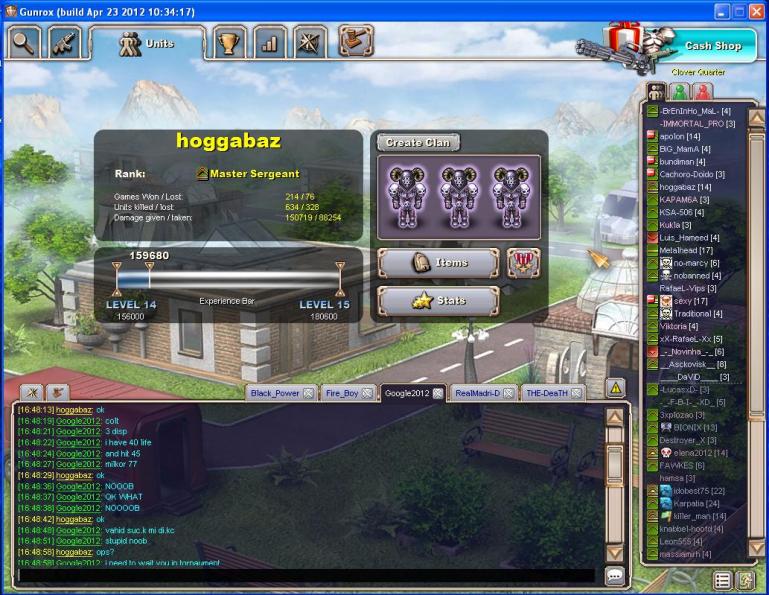769x595 pixels.
Task: Close the Gunrox window
Action: pos(757,10)
